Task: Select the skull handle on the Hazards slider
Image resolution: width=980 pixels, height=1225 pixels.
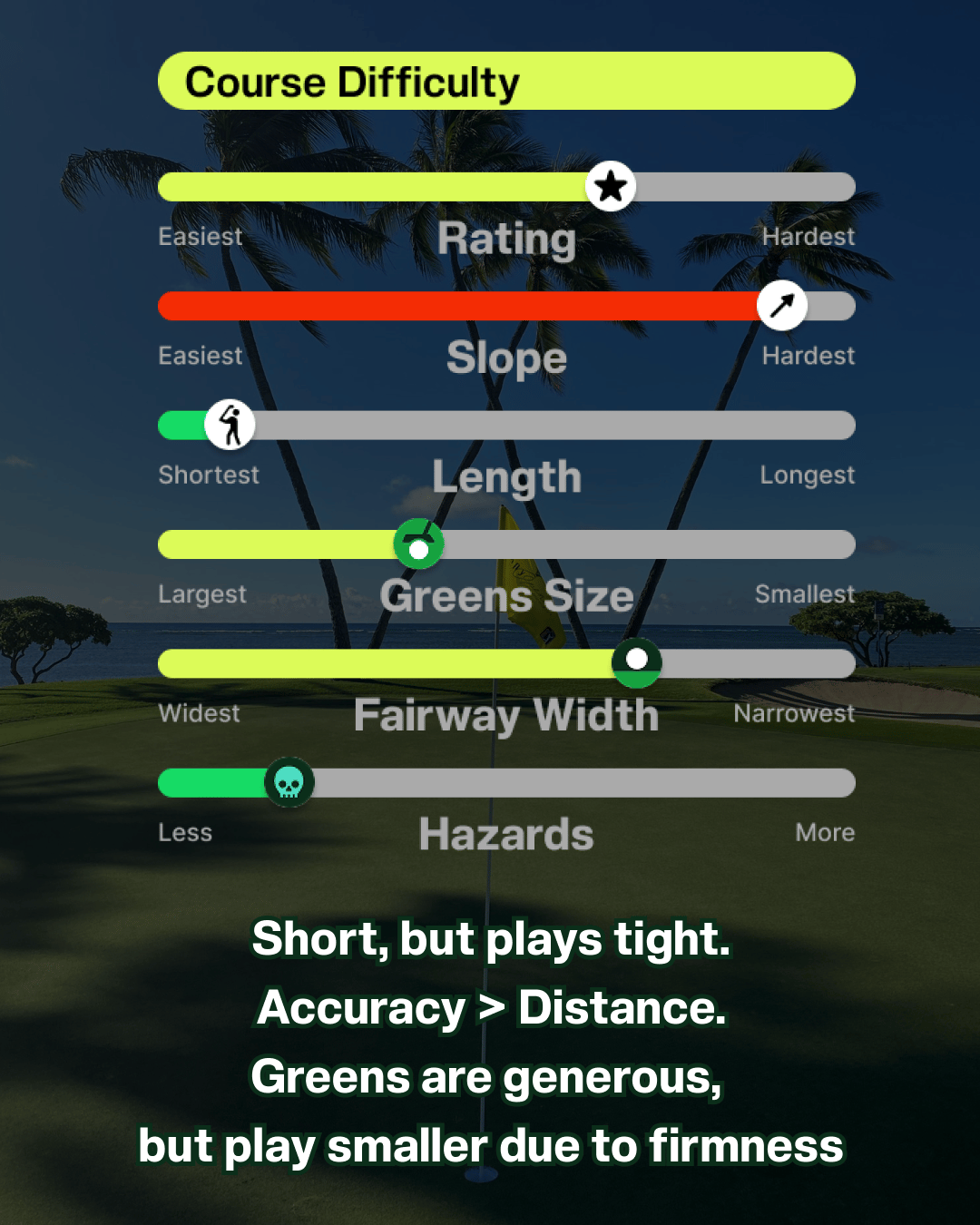Action: (x=289, y=782)
